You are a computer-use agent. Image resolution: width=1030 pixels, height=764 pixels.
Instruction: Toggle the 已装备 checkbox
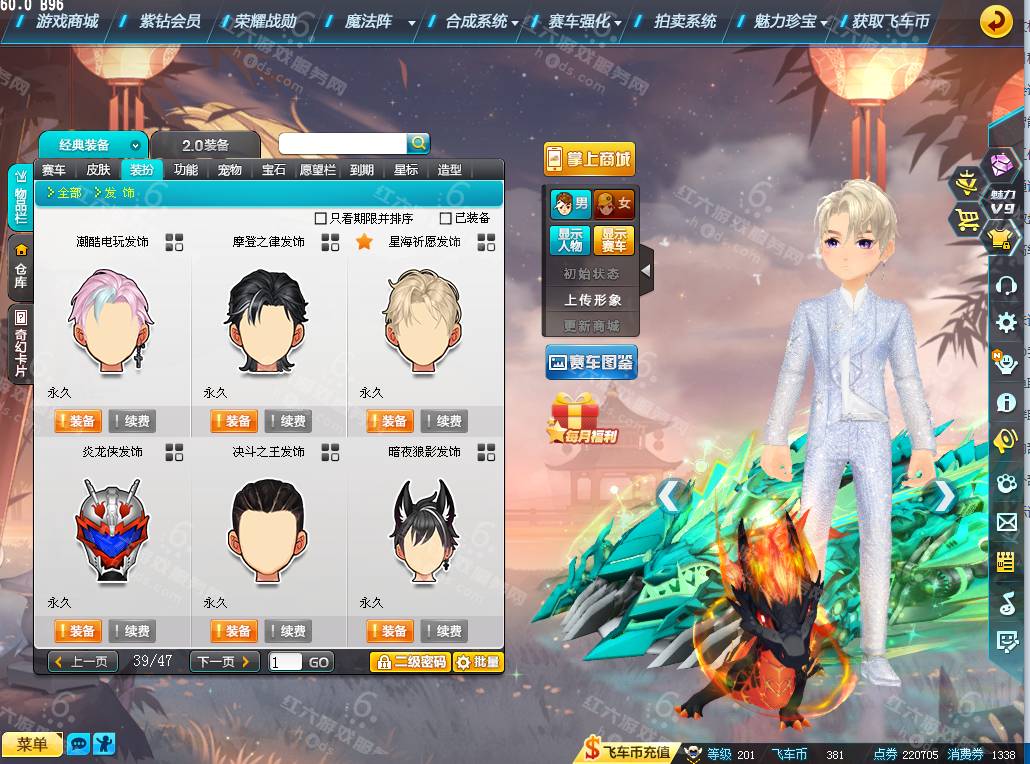(x=446, y=218)
